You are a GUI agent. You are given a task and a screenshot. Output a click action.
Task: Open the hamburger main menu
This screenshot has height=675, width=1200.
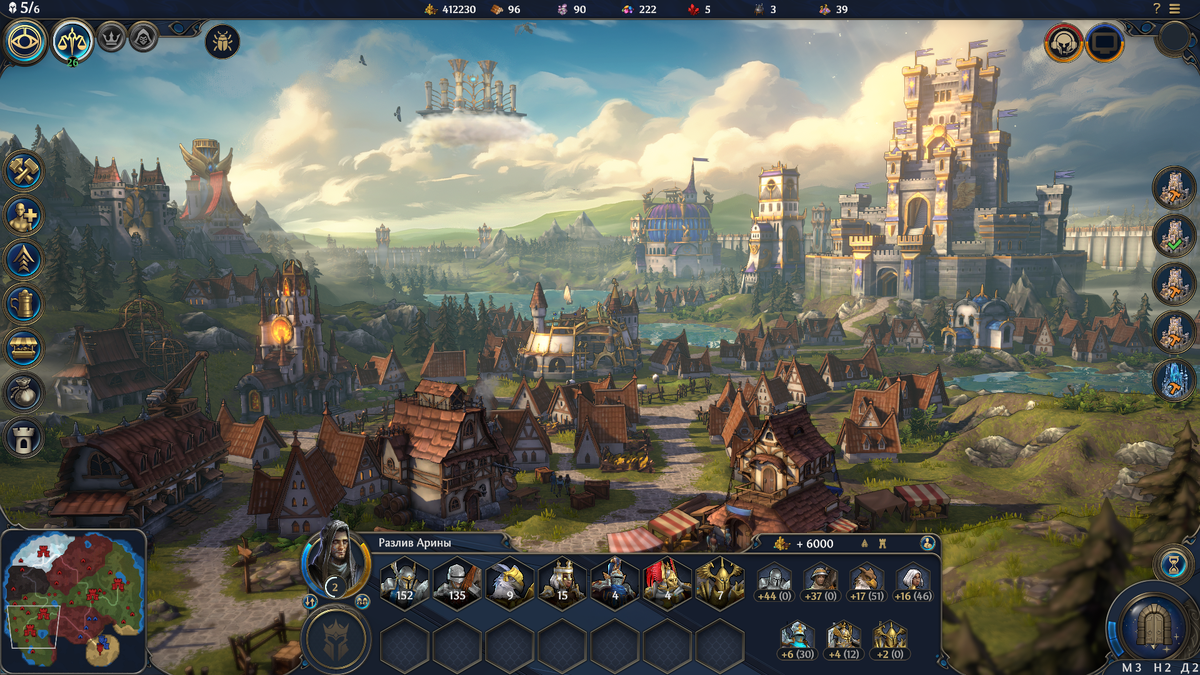pos(1174,9)
